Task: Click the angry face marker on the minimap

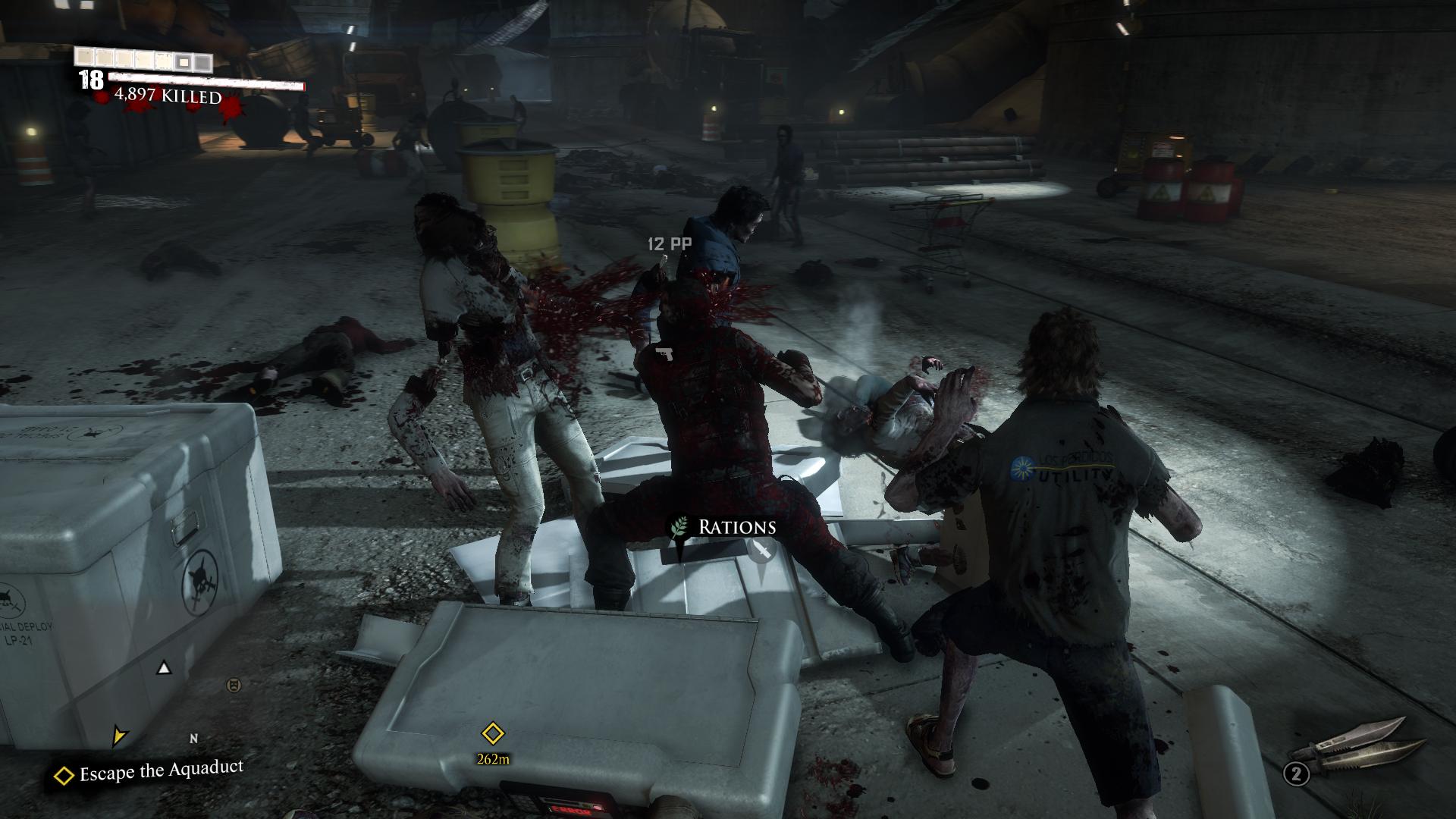Action: (x=234, y=686)
